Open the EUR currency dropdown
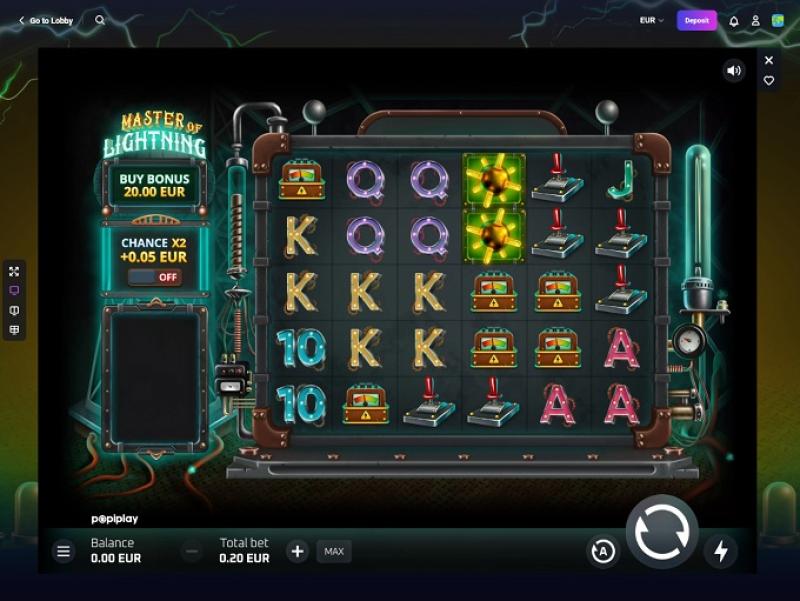The height and width of the screenshot is (601, 800). click(652, 20)
